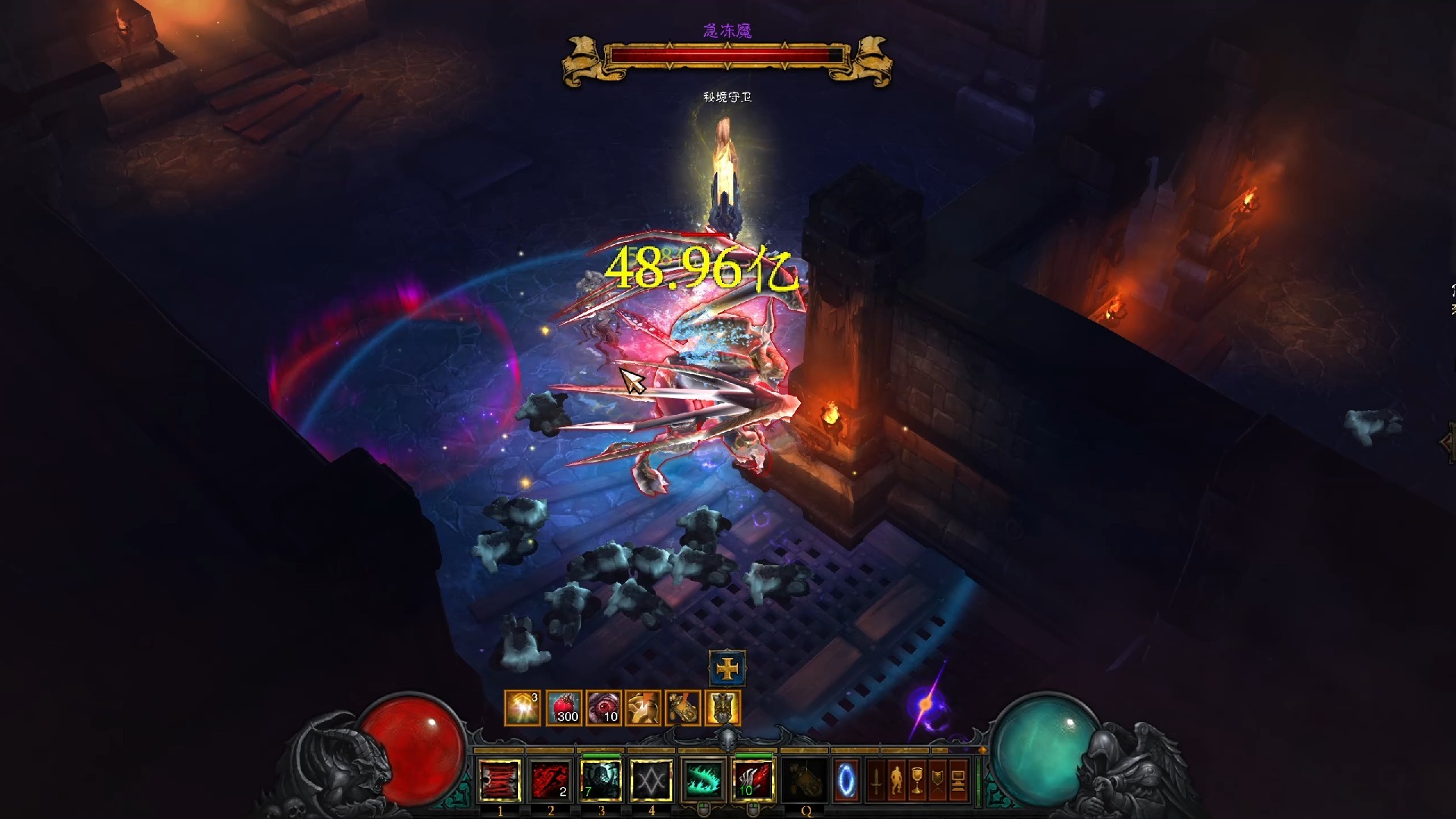Open the banner menu button
The width and height of the screenshot is (1456, 819).
click(938, 780)
